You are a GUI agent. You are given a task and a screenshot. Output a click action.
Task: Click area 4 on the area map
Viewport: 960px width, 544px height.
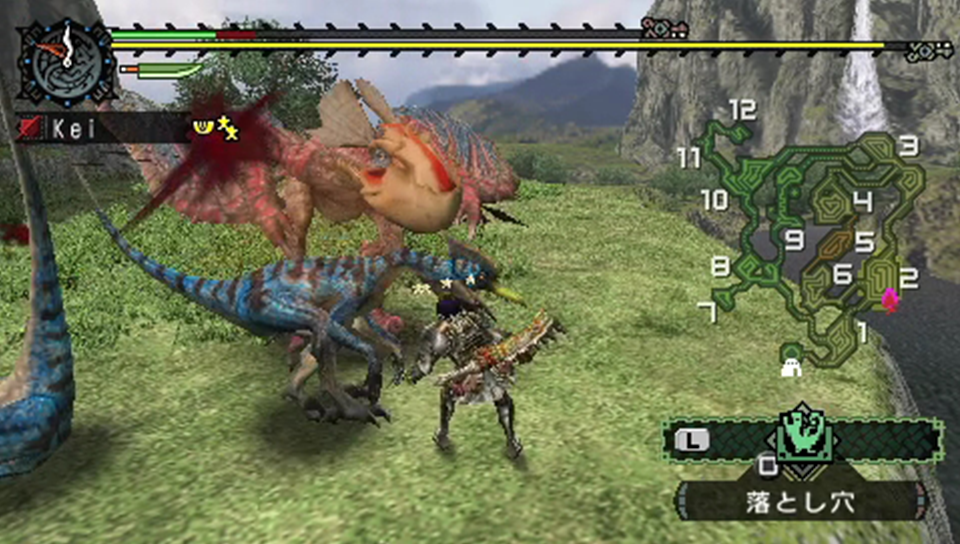tap(862, 202)
